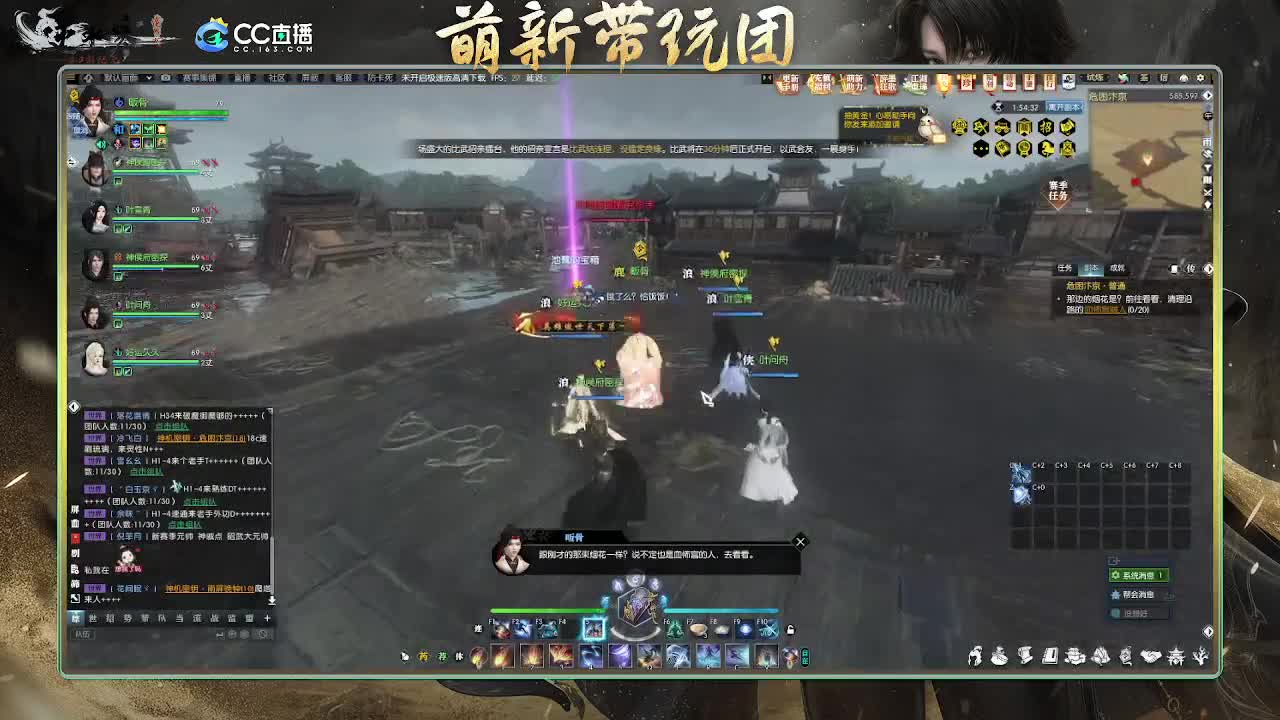1280x720 pixels.
Task: Close the 断骨 dialogue box with its X
Action: pos(799,541)
